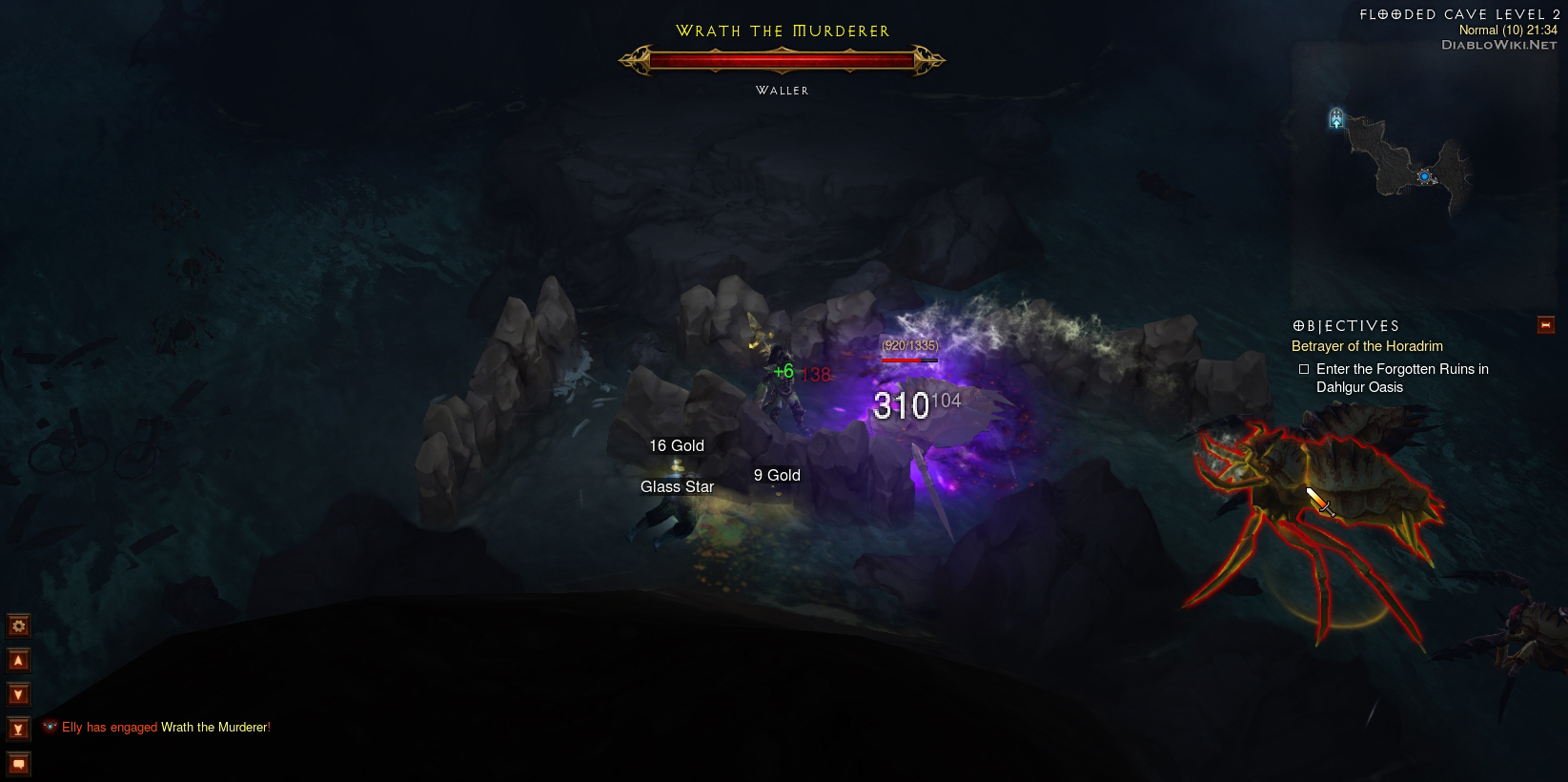Collect the 16 Gold pile
This screenshot has width=1568, height=782.
676,445
